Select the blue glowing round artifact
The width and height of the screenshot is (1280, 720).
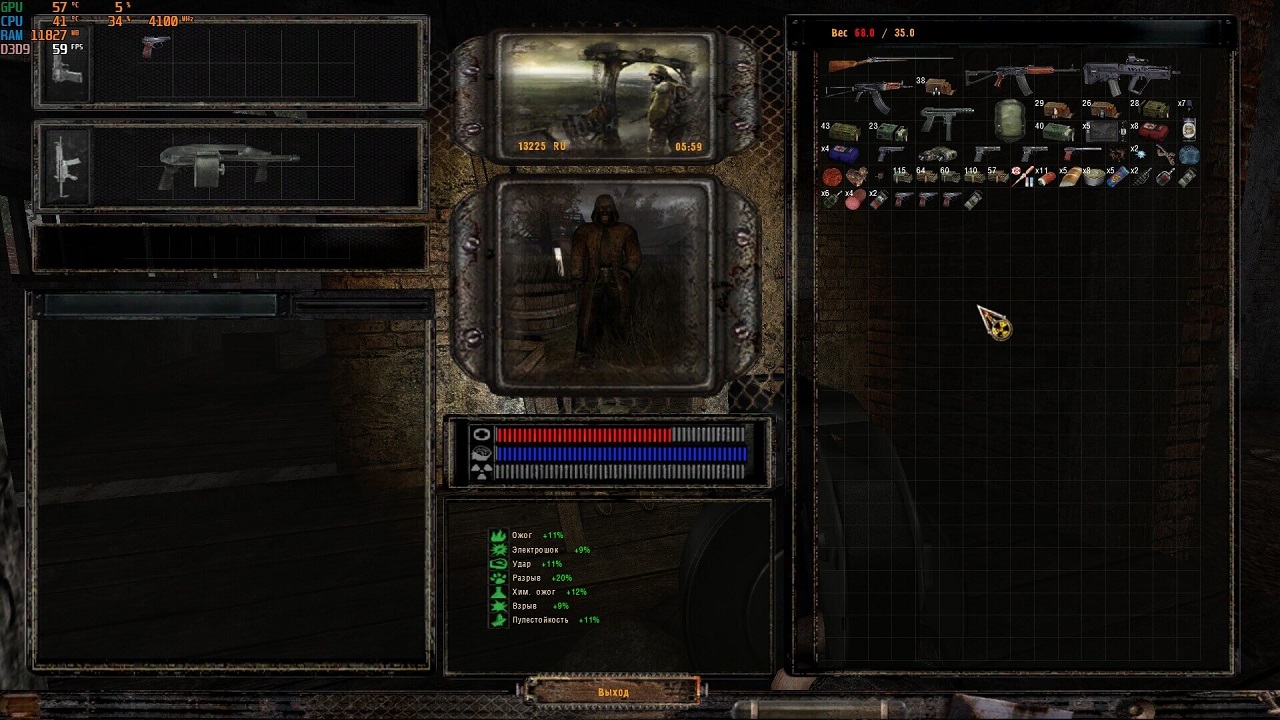[1188, 155]
